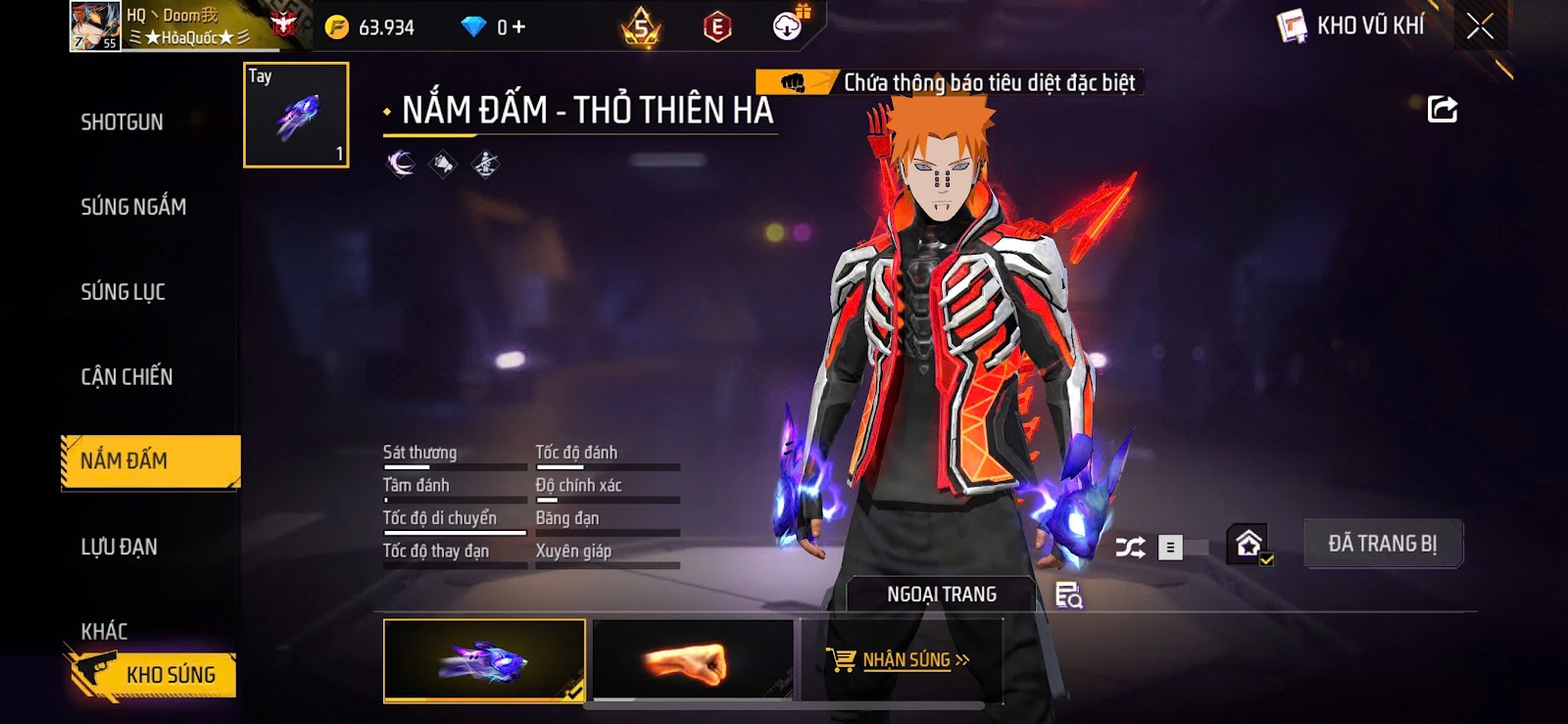Select the Tay fist weapon slot
The width and height of the screenshot is (1568, 724).
coord(296,116)
